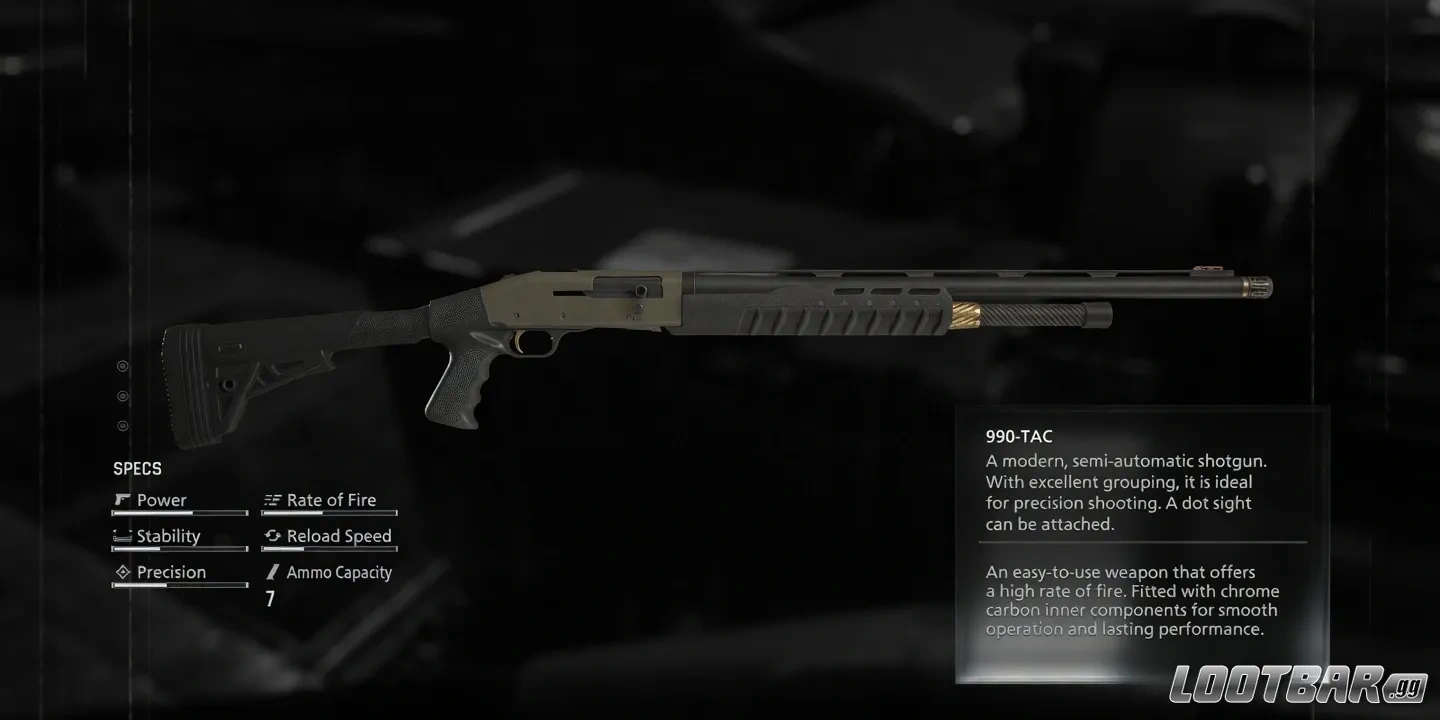
Task: Select the Stability icon
Action: click(x=123, y=535)
